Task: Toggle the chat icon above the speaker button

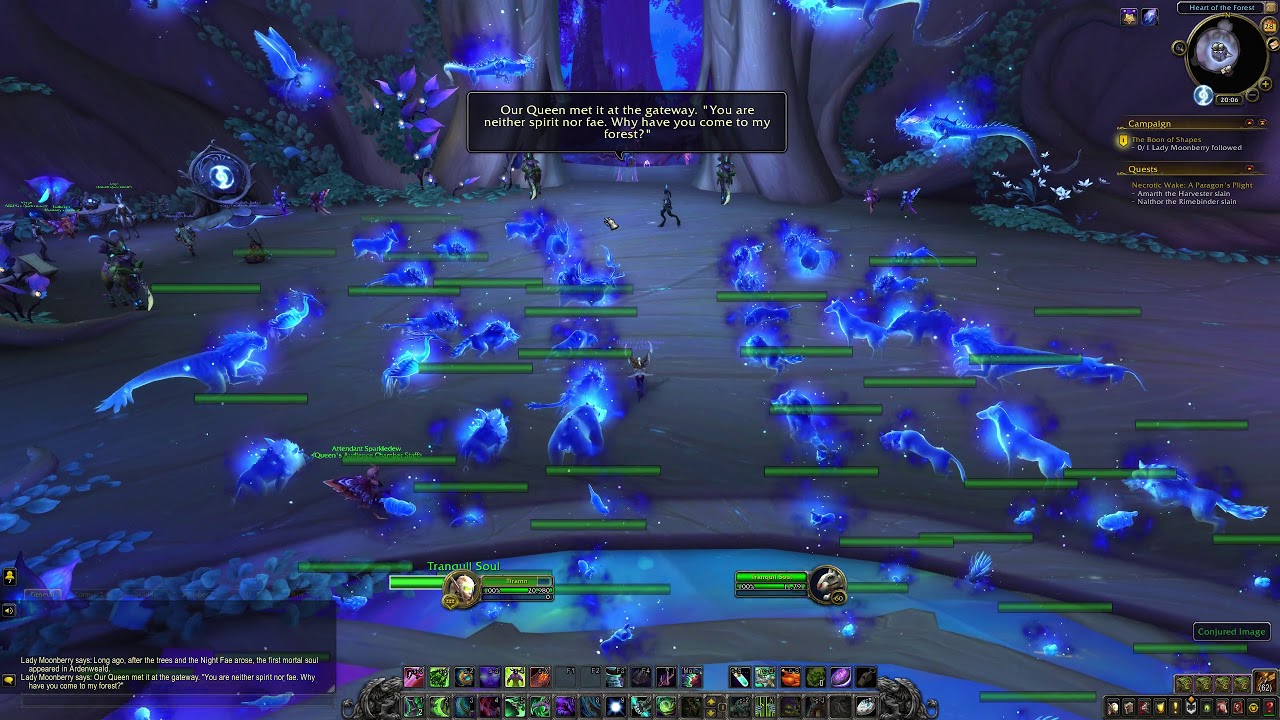Action: (x=8, y=576)
